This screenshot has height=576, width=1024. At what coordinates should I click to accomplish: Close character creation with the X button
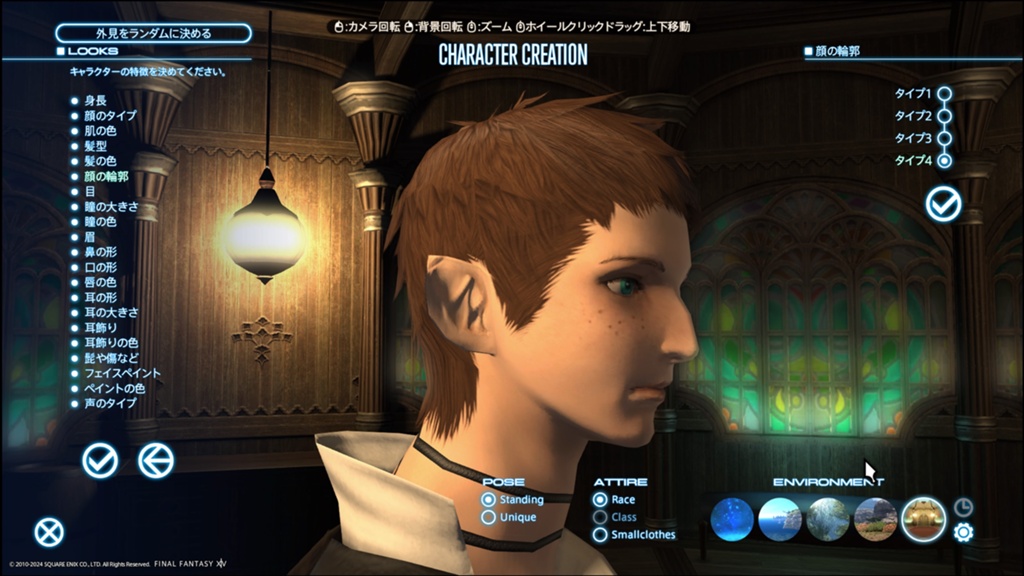coord(48,533)
